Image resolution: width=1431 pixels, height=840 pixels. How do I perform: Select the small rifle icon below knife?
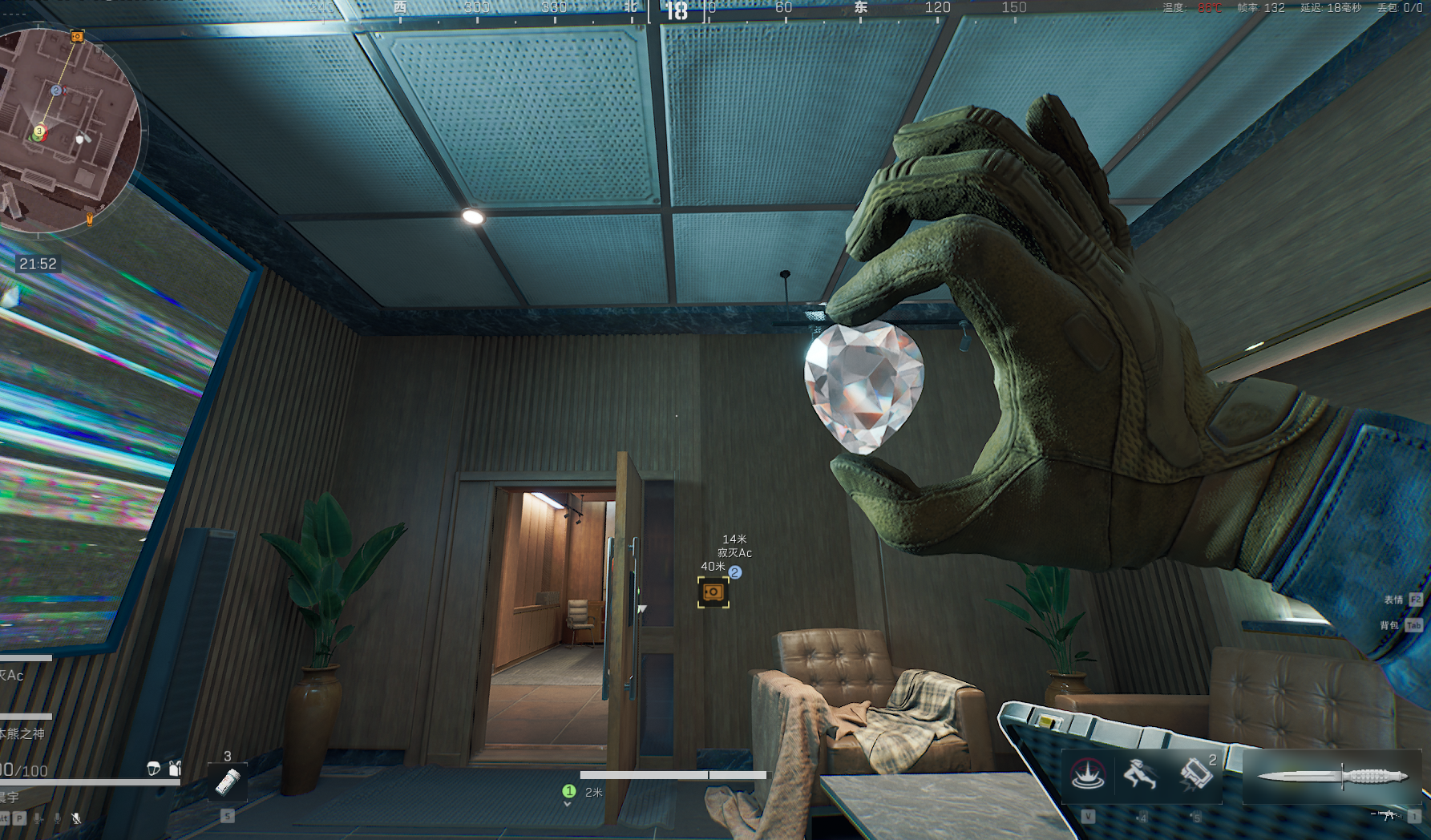pyautogui.click(x=1388, y=815)
